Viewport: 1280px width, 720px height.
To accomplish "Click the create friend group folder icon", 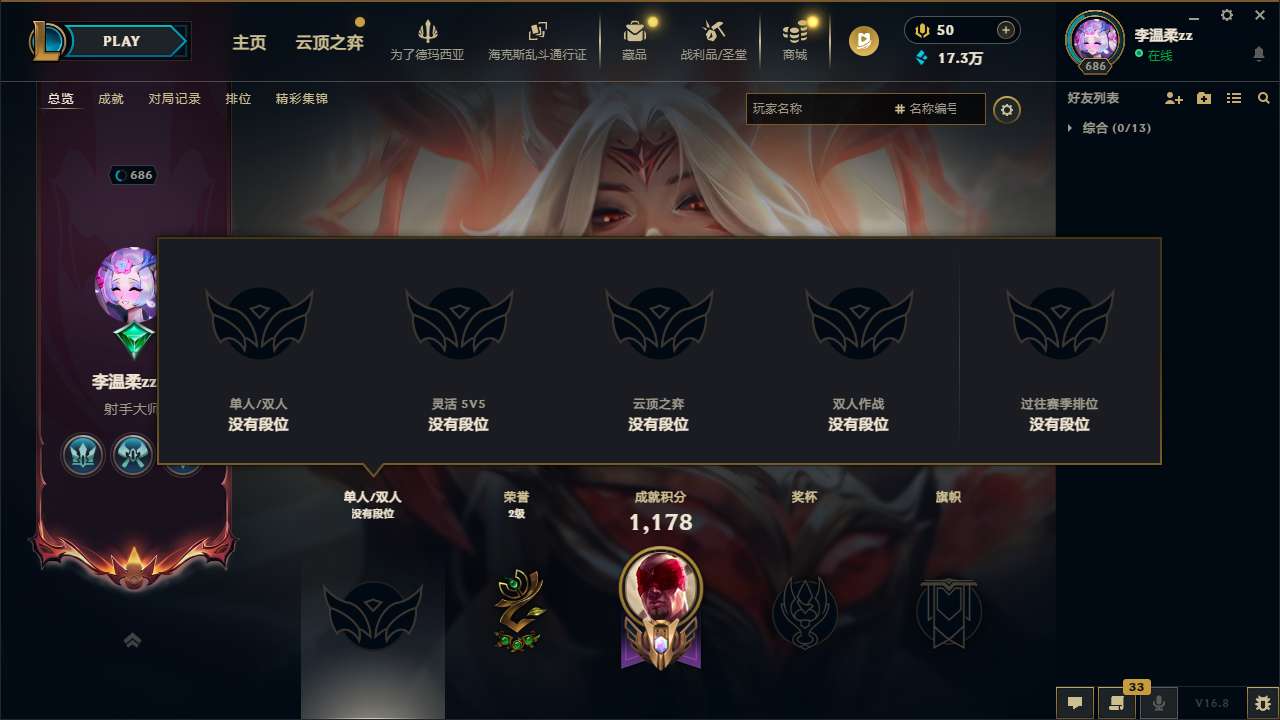I will [1202, 97].
